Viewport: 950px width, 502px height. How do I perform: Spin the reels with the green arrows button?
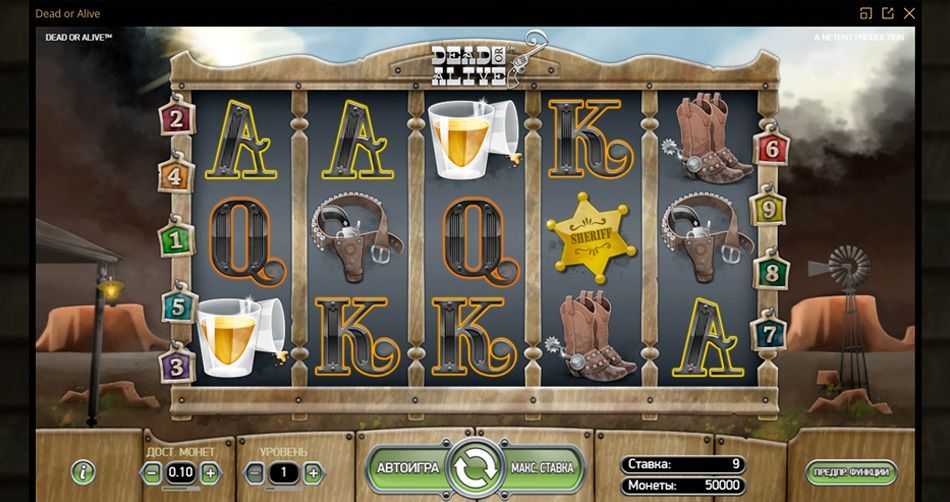[475, 468]
